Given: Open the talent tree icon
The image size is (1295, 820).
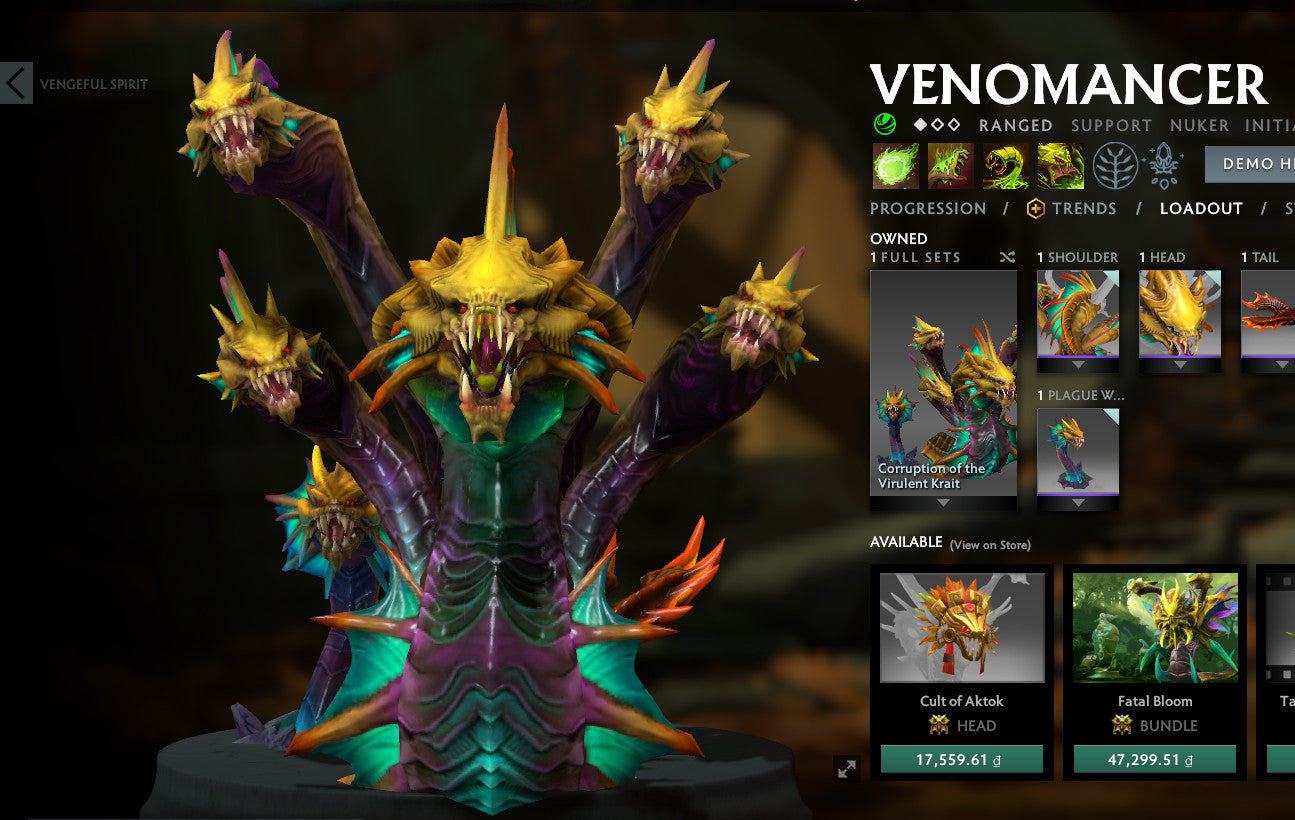Looking at the screenshot, I should pyautogui.click(x=1115, y=165).
